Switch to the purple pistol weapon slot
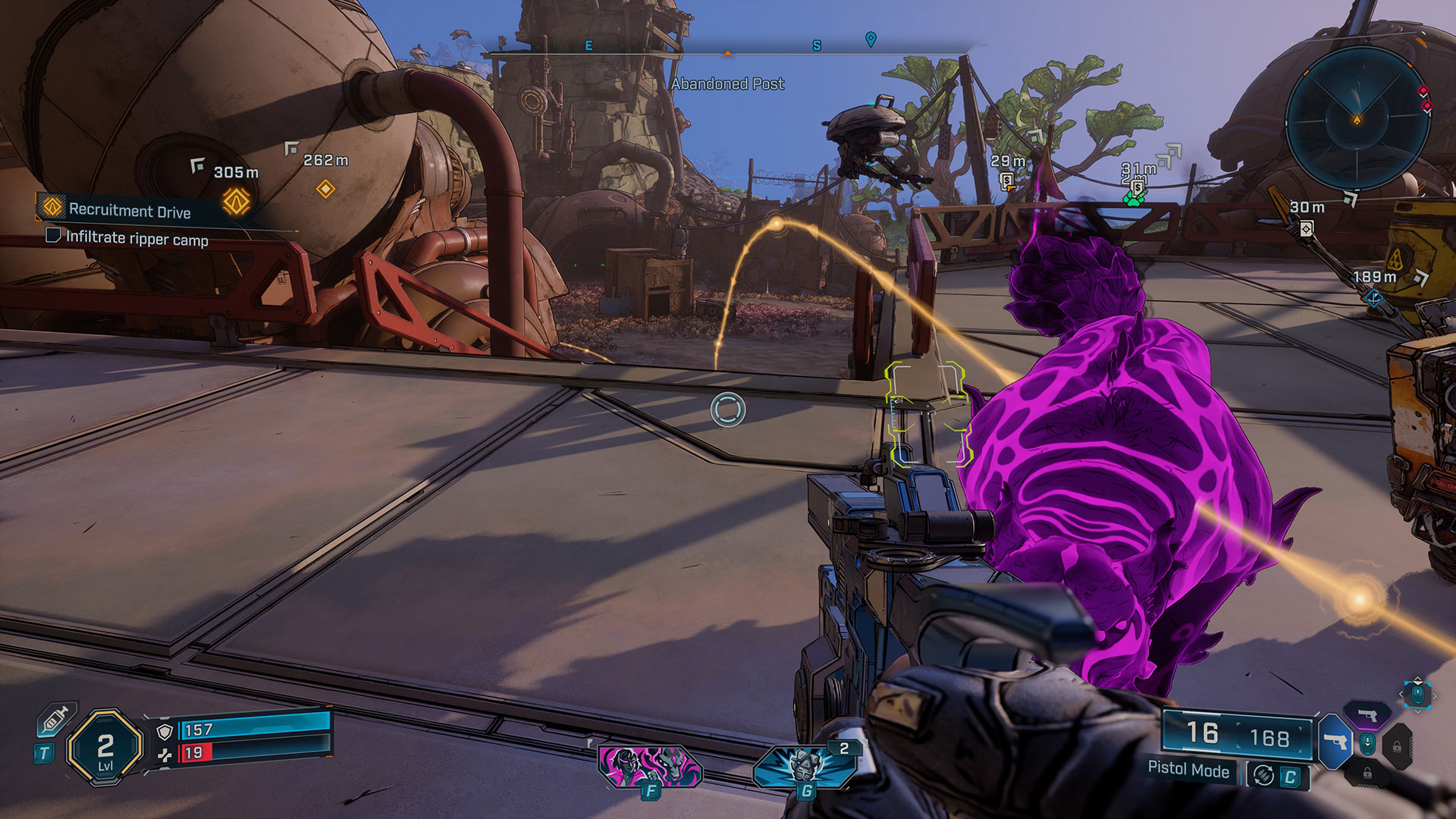This screenshot has width=1456, height=819. 1367,714
